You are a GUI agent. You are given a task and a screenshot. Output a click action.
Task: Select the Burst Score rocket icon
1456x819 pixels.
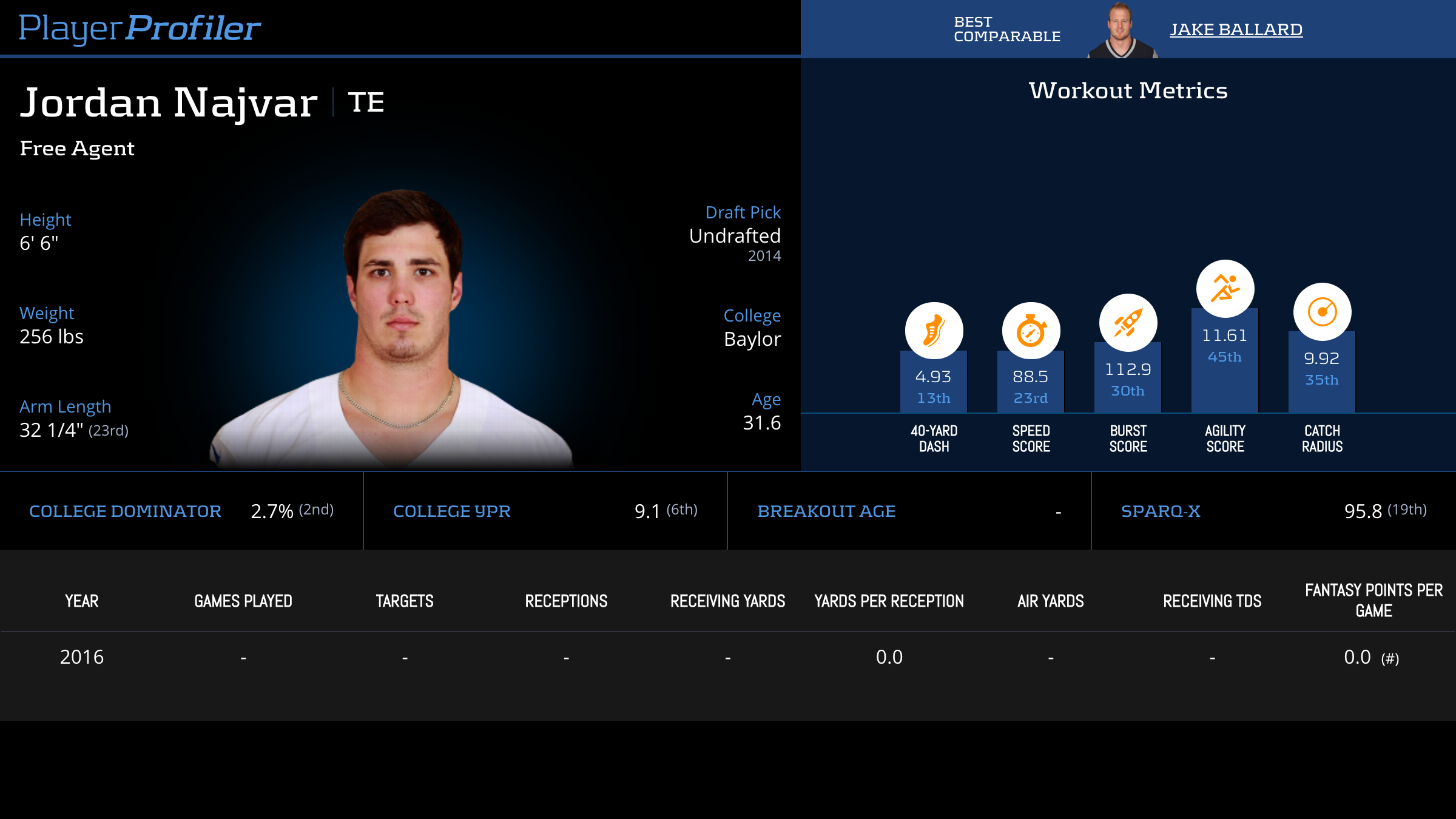(x=1128, y=323)
